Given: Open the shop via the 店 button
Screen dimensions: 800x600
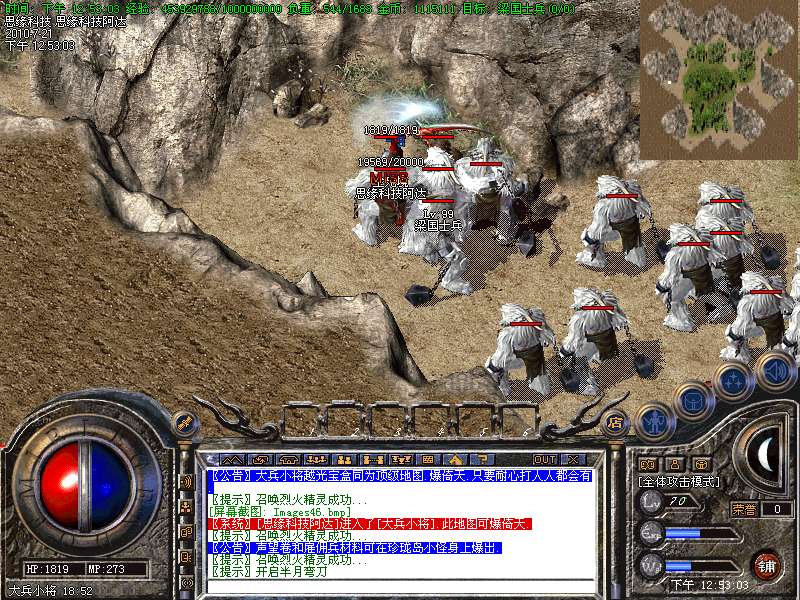Looking at the screenshot, I should click(x=616, y=421).
